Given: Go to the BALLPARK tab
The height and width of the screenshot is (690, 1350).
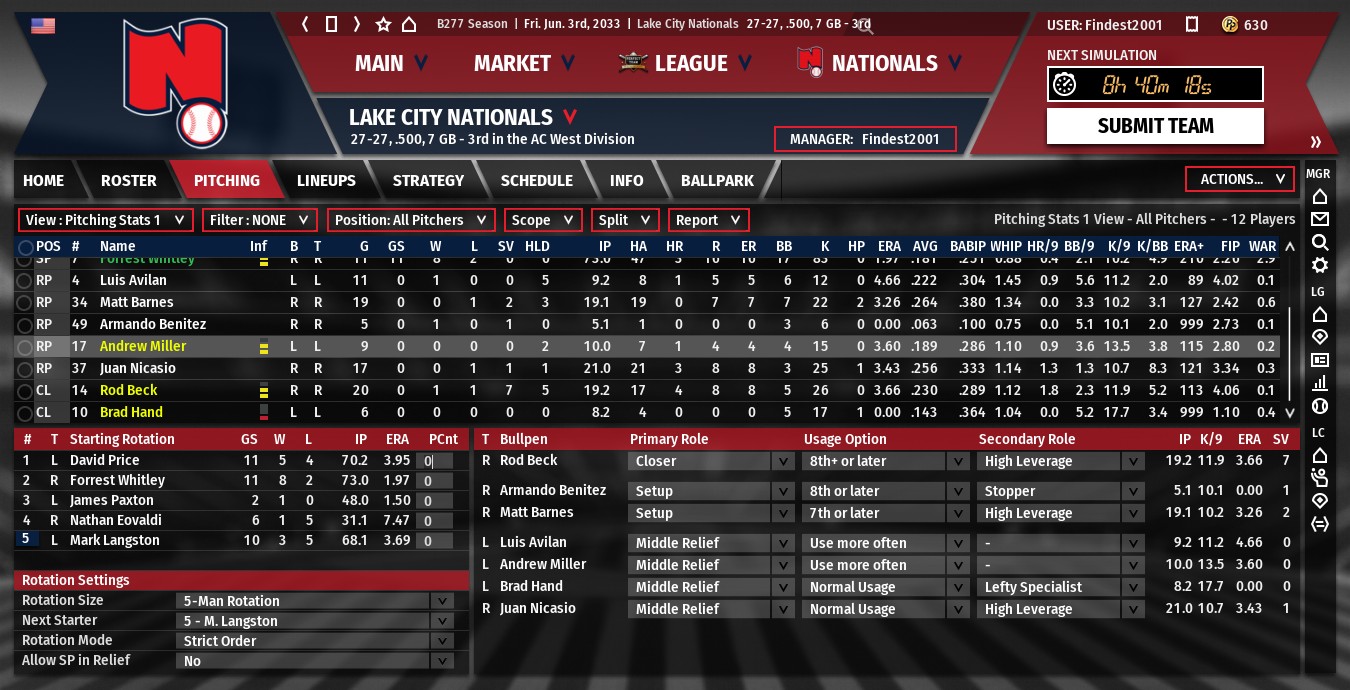Looking at the screenshot, I should pos(717,180).
